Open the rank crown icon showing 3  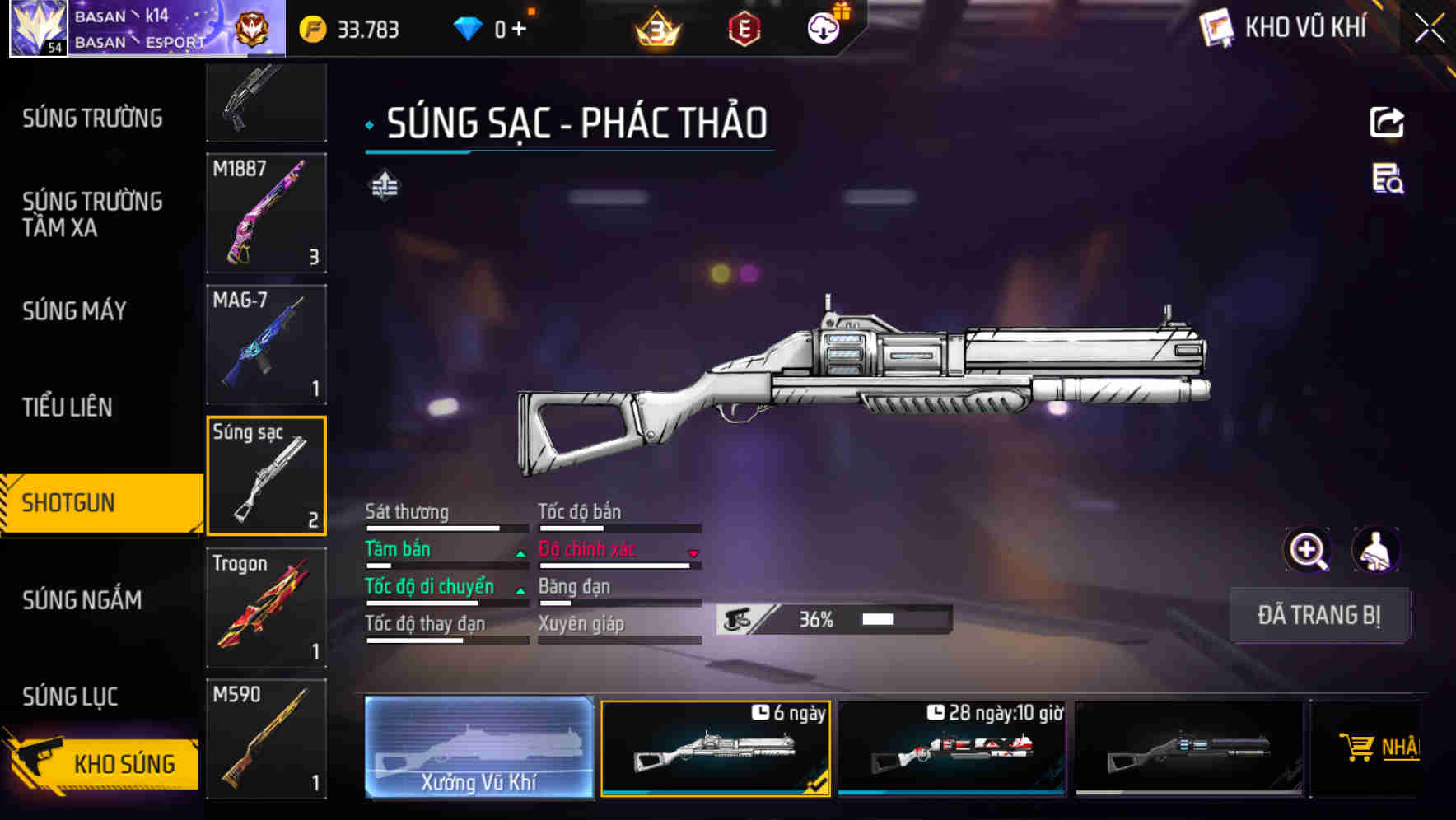point(656,29)
